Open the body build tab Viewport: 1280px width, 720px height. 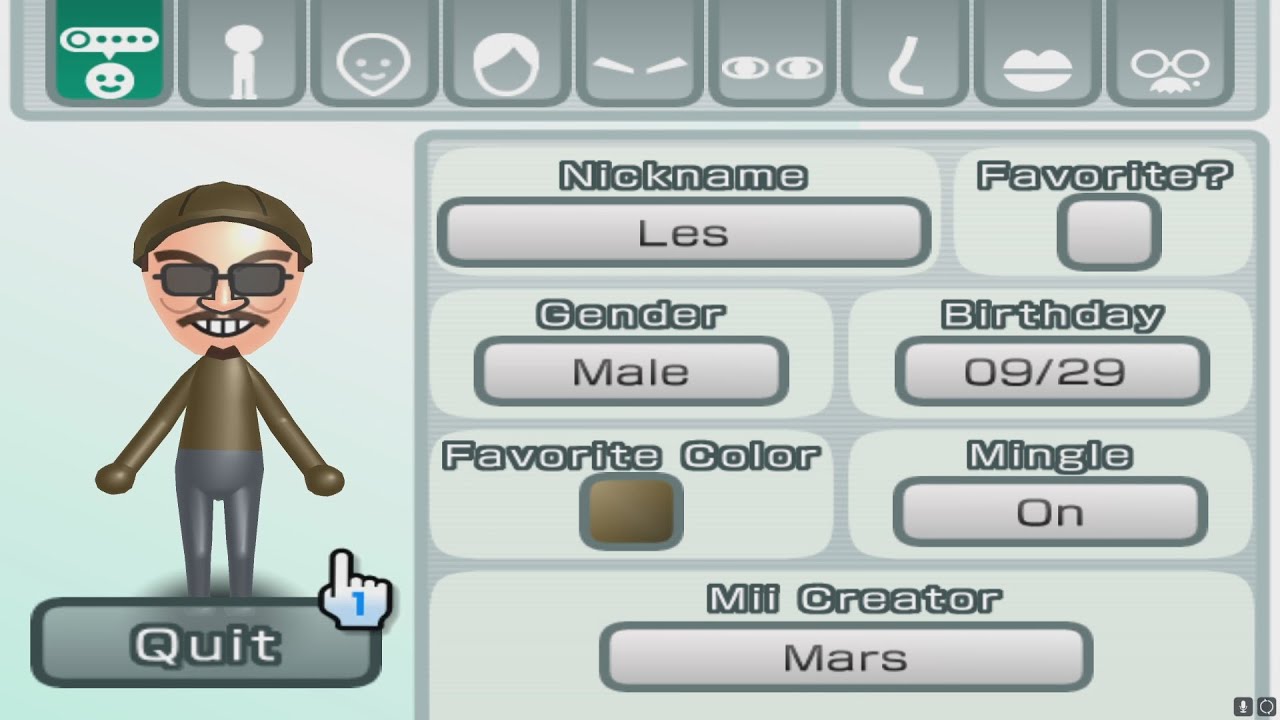(x=242, y=53)
